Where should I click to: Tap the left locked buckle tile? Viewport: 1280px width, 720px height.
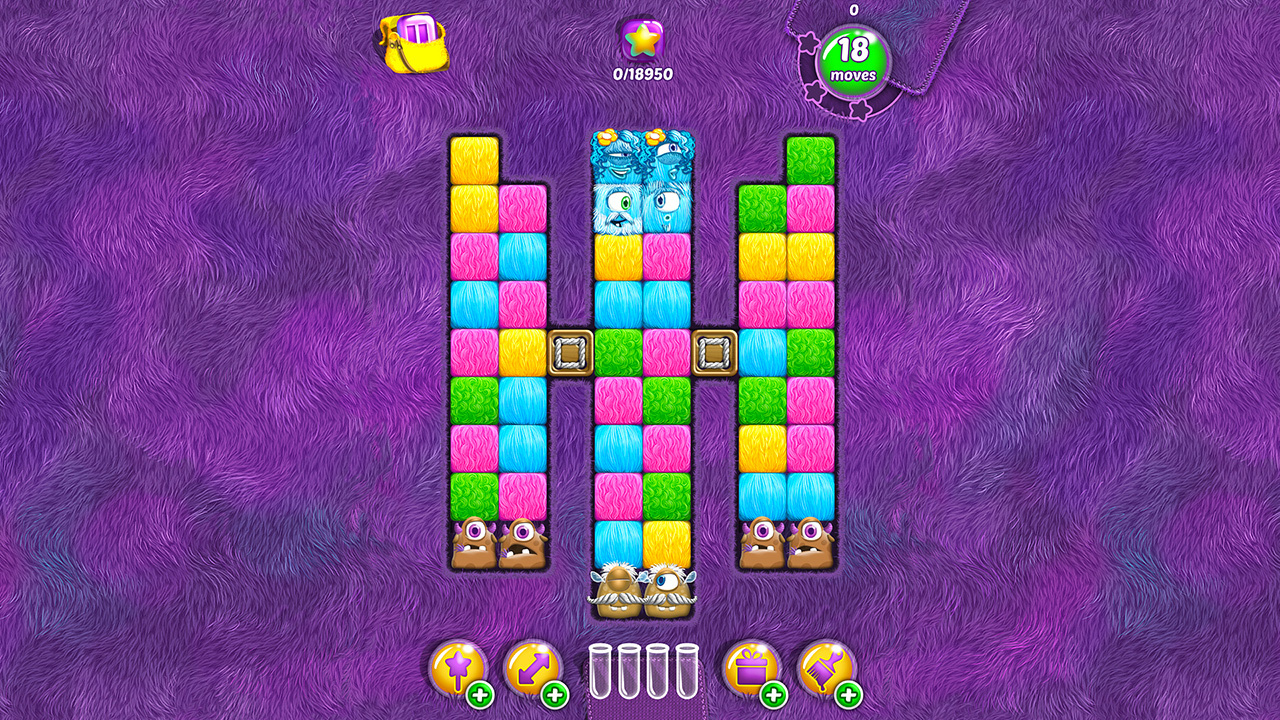(568, 351)
